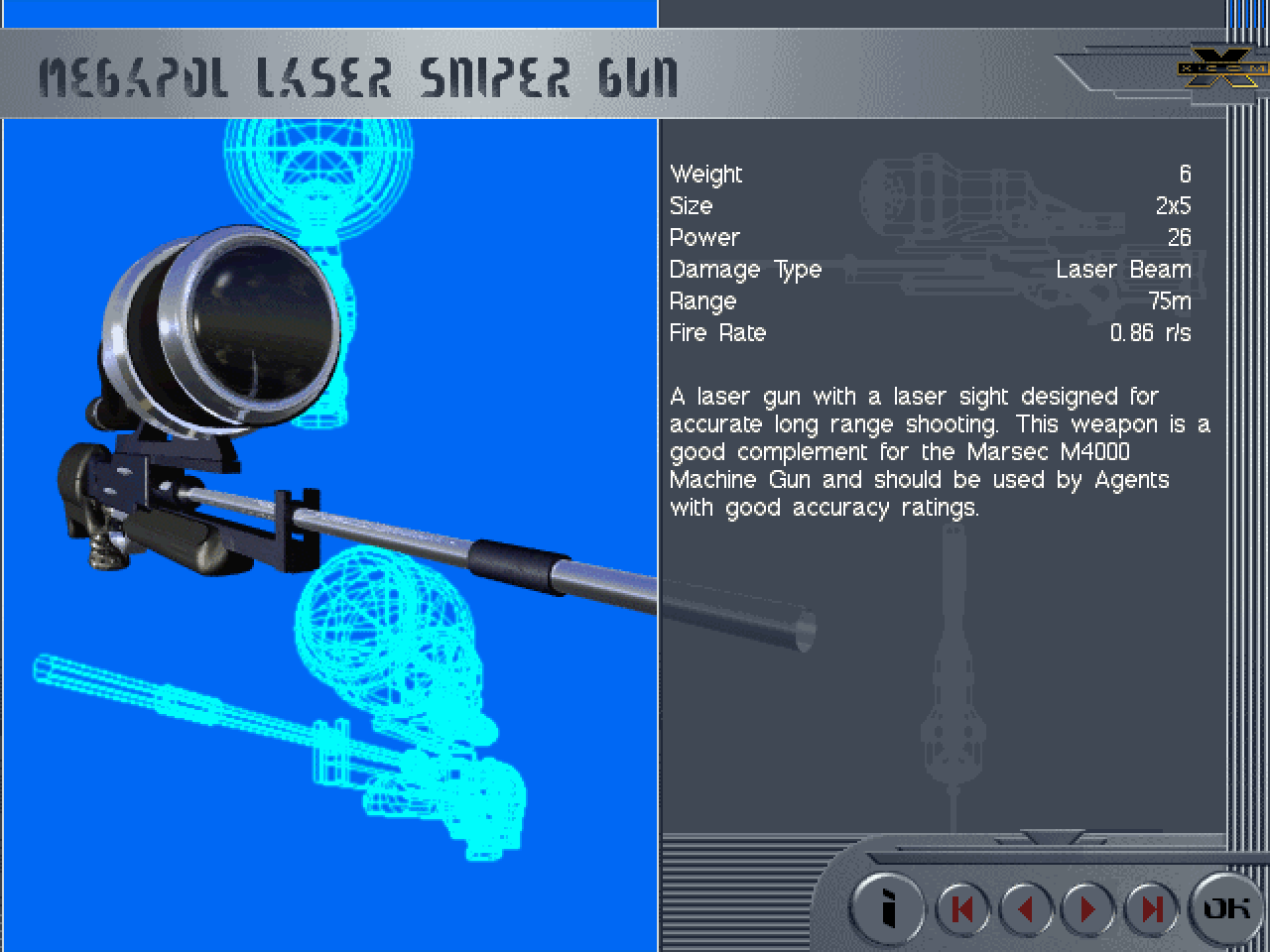Image resolution: width=1270 pixels, height=952 pixels.
Task: Jump to the first Ufopaedia entry
Action: pos(960,908)
